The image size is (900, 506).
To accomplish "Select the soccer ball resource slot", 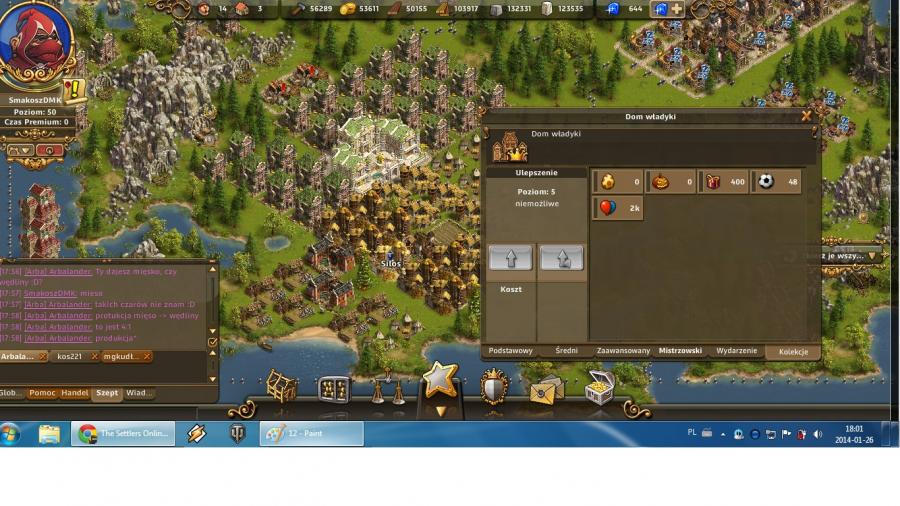I will pos(778,181).
